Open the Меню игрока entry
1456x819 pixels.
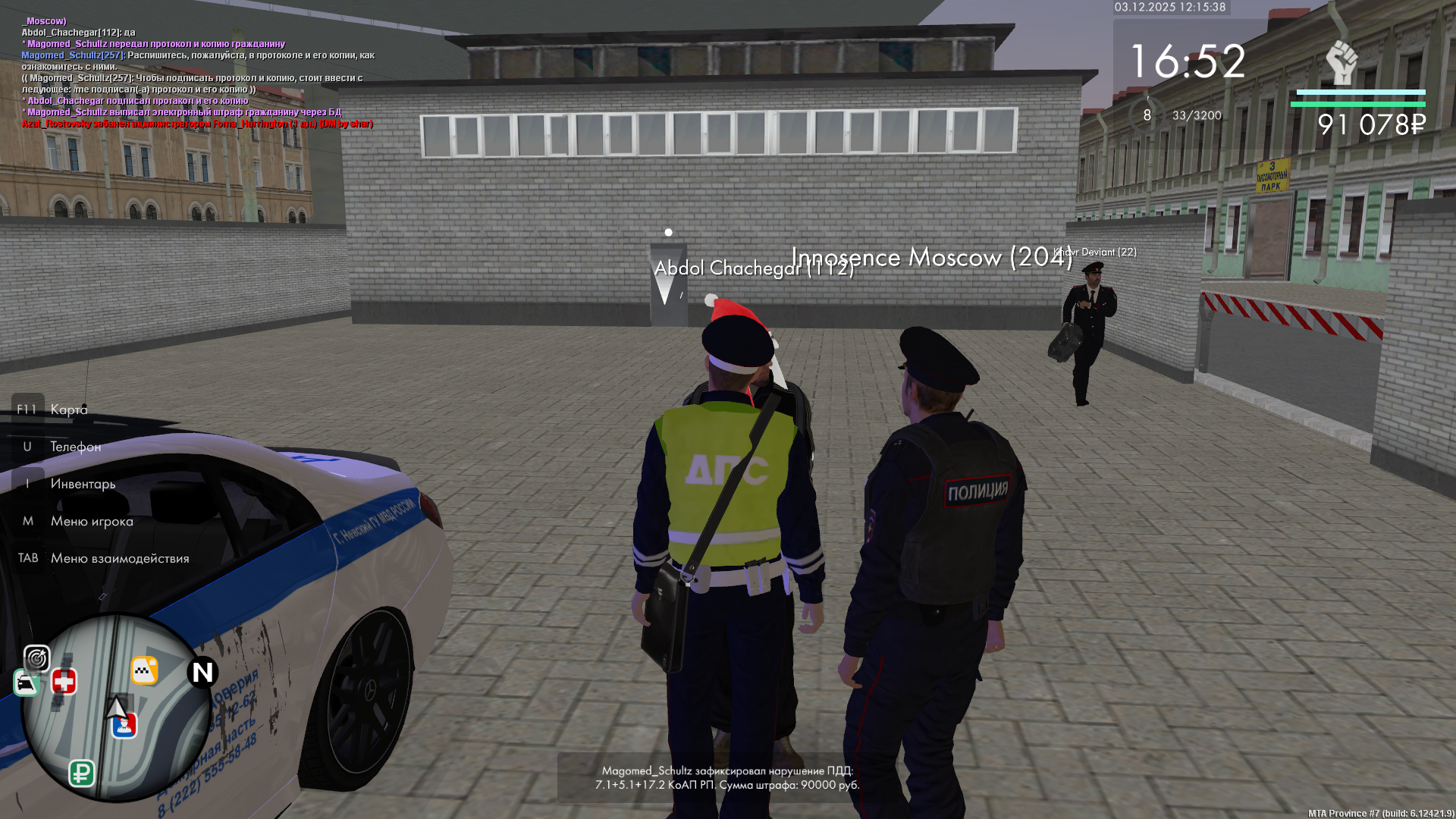tap(92, 521)
